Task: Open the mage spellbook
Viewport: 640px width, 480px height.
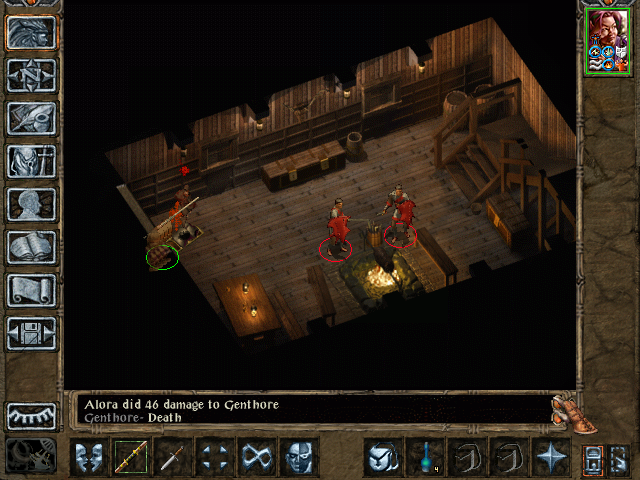Action: click(31, 247)
